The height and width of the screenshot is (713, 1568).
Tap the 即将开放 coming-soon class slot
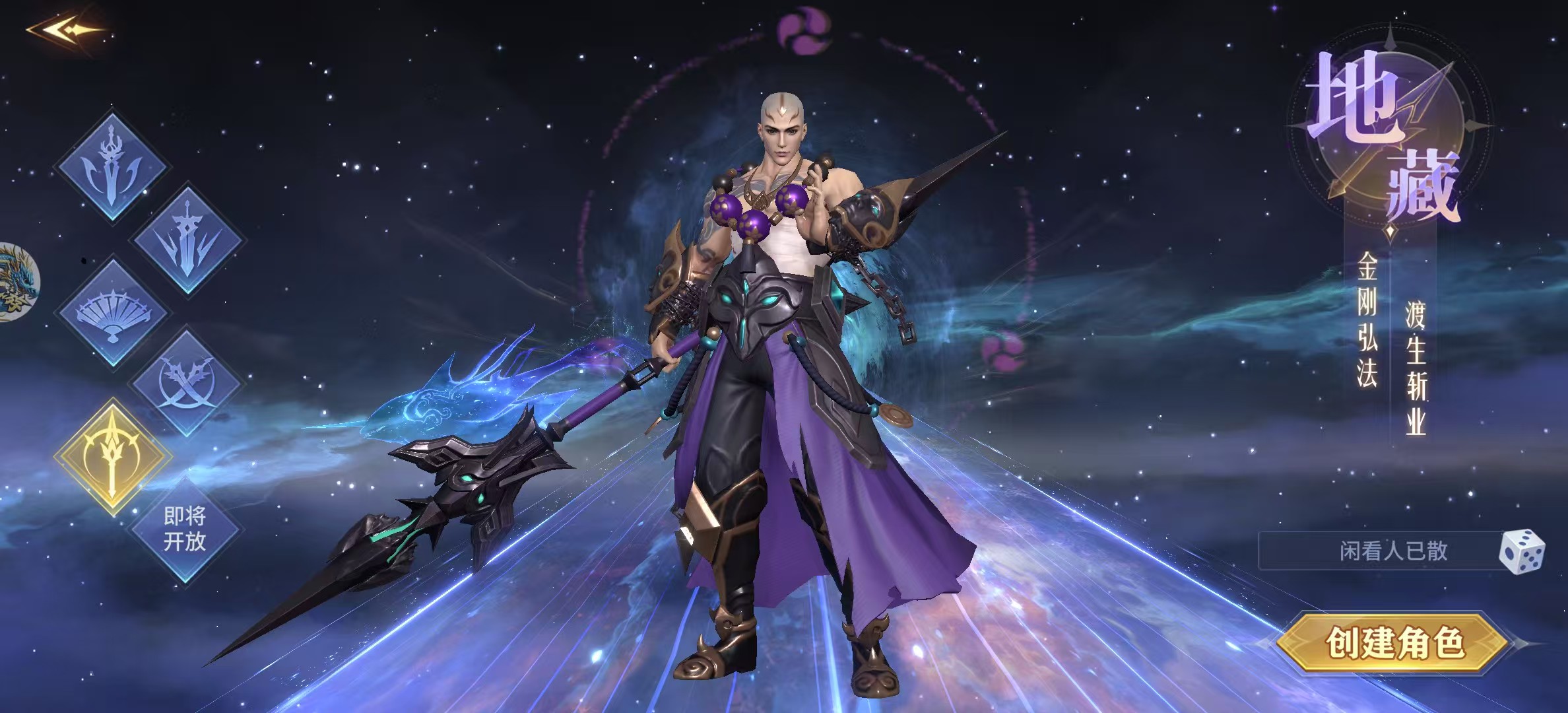(x=185, y=529)
